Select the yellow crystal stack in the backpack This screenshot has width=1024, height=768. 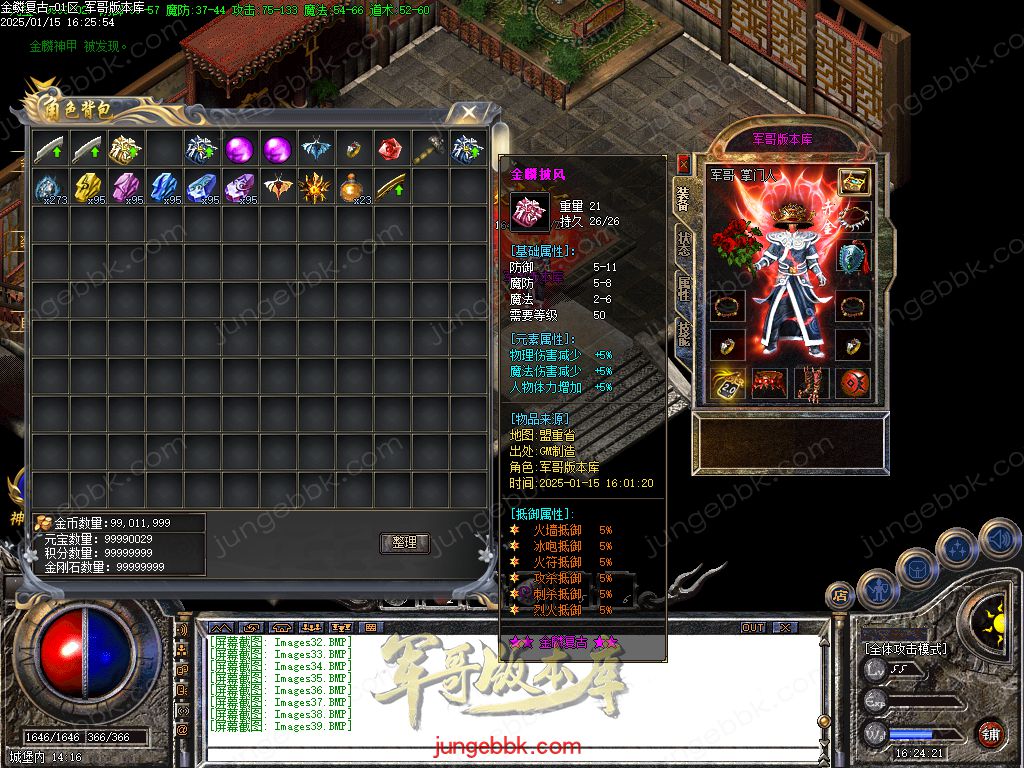pos(87,187)
